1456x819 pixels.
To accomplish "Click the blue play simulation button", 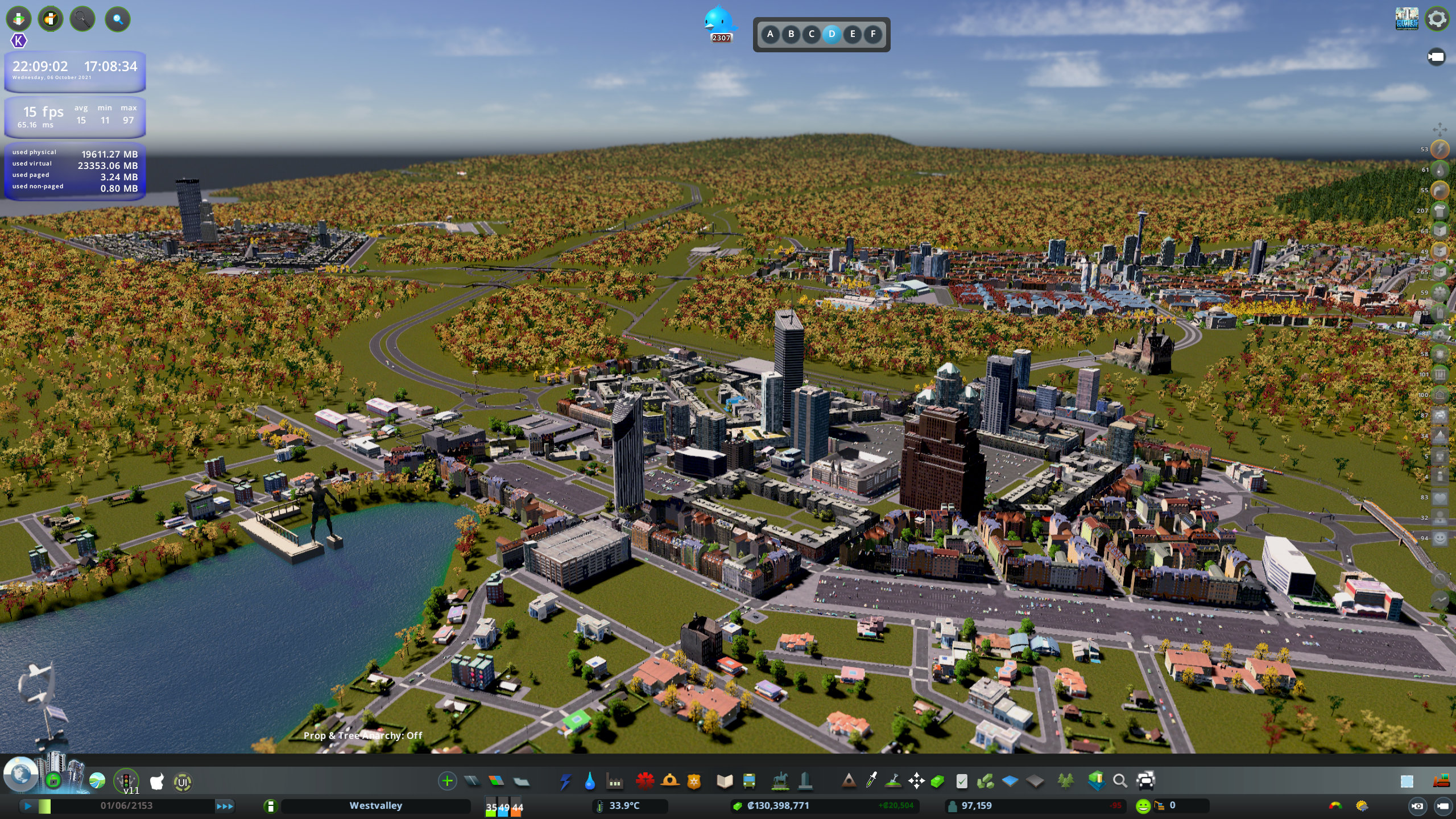I will (27, 806).
